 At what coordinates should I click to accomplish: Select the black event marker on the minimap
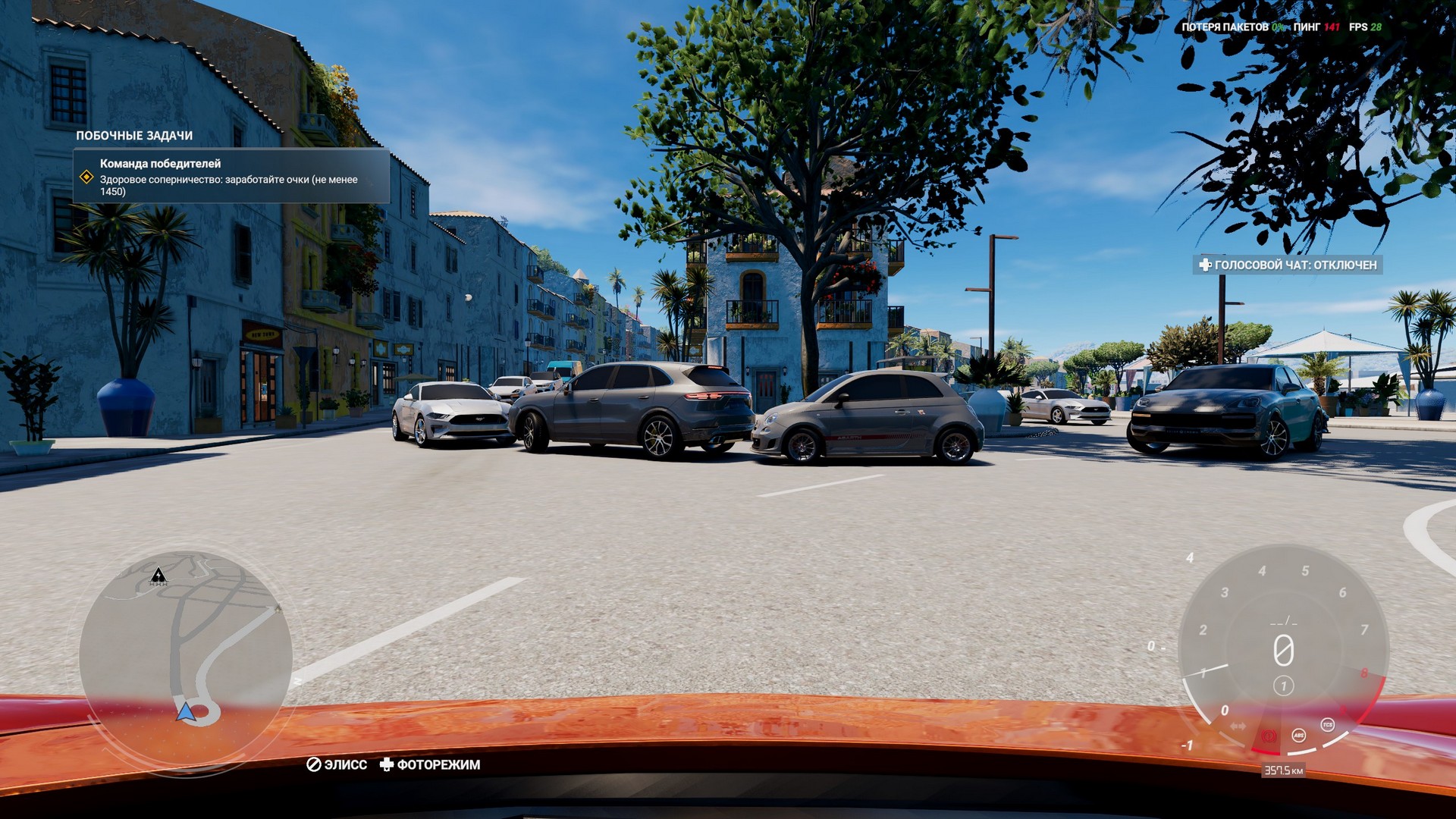pyautogui.click(x=158, y=576)
